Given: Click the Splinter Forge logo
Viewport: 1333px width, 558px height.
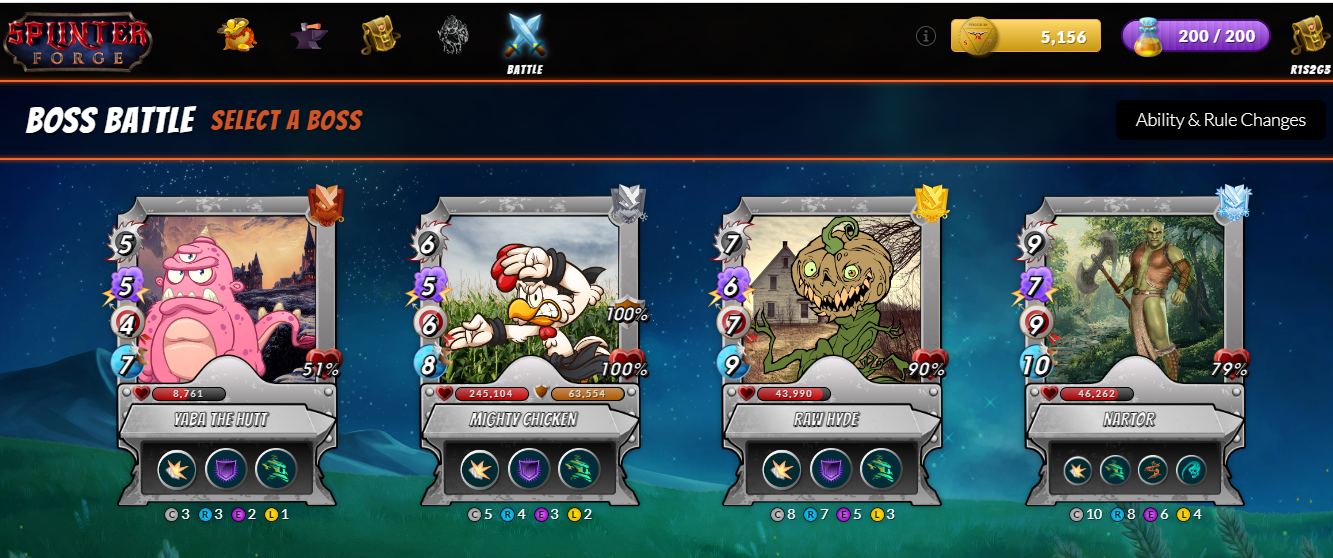Looking at the screenshot, I should point(78,38).
